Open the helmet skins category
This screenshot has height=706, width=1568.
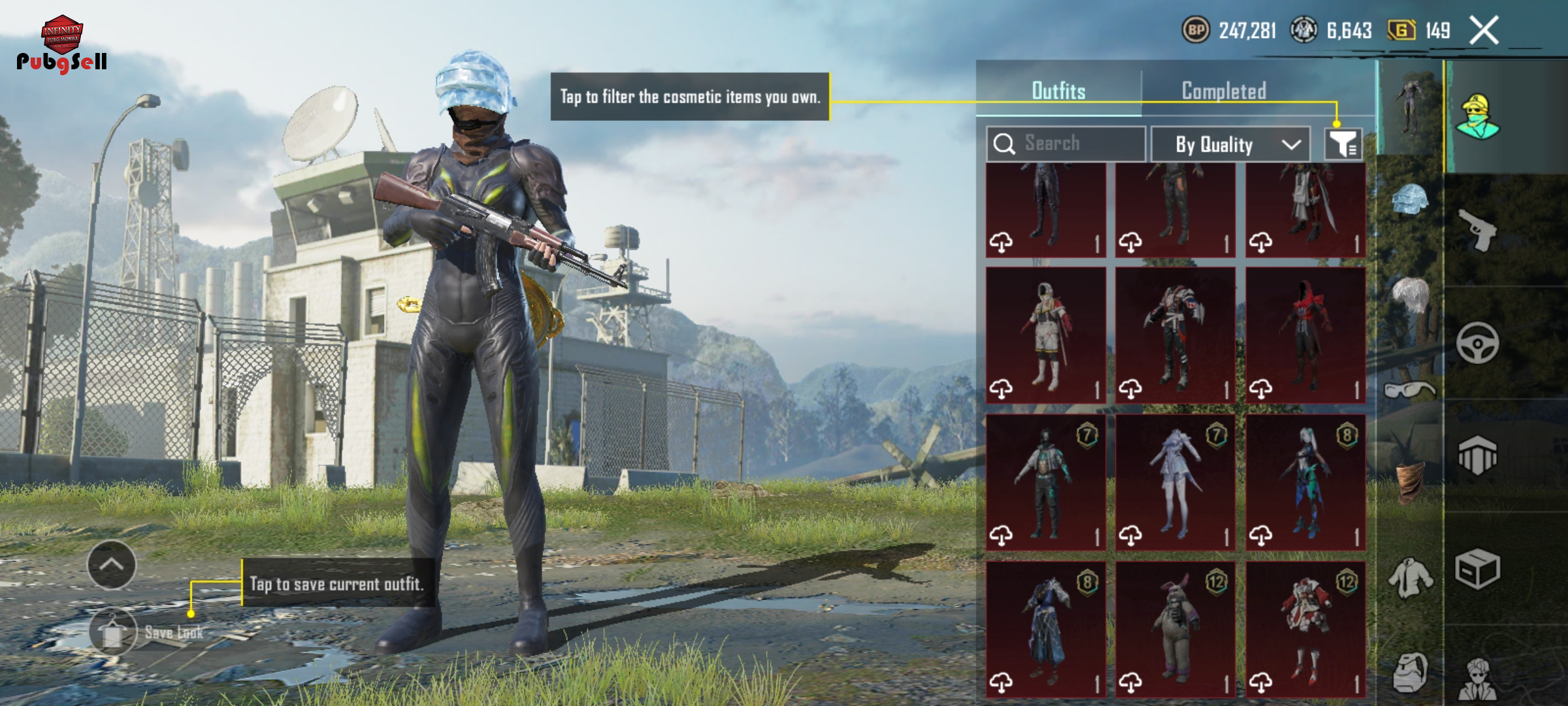click(1410, 199)
